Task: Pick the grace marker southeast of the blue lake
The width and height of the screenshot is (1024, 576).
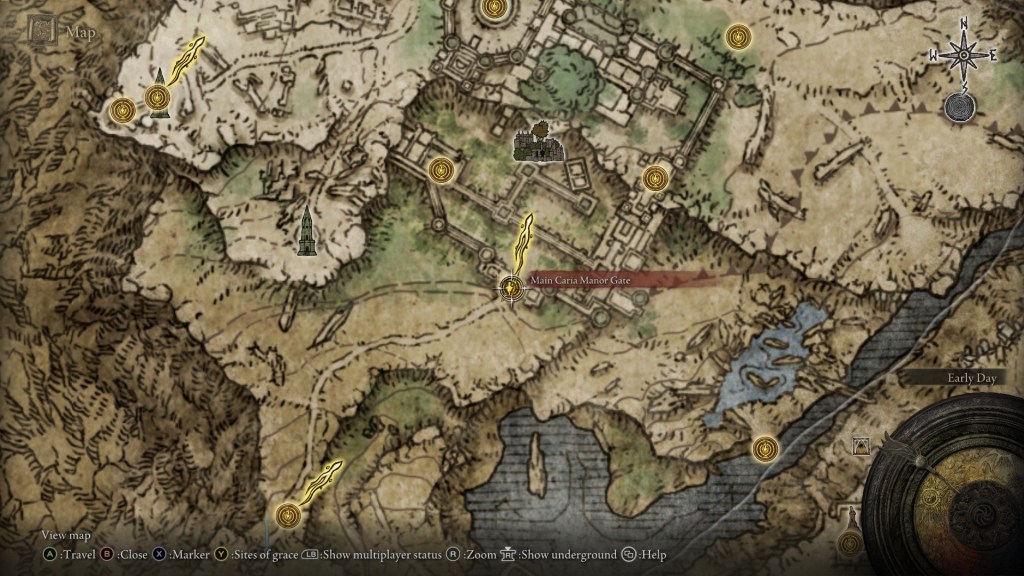Action: point(765,447)
